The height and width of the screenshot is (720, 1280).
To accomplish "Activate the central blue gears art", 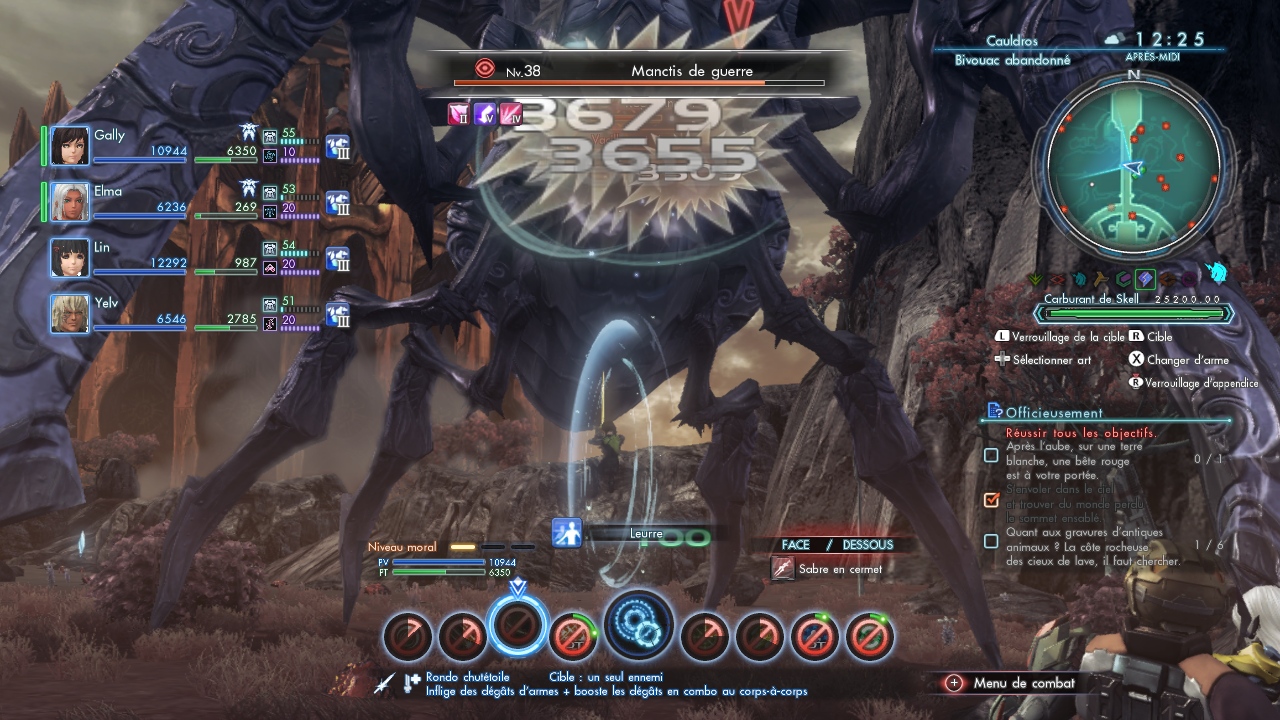I will [638, 624].
